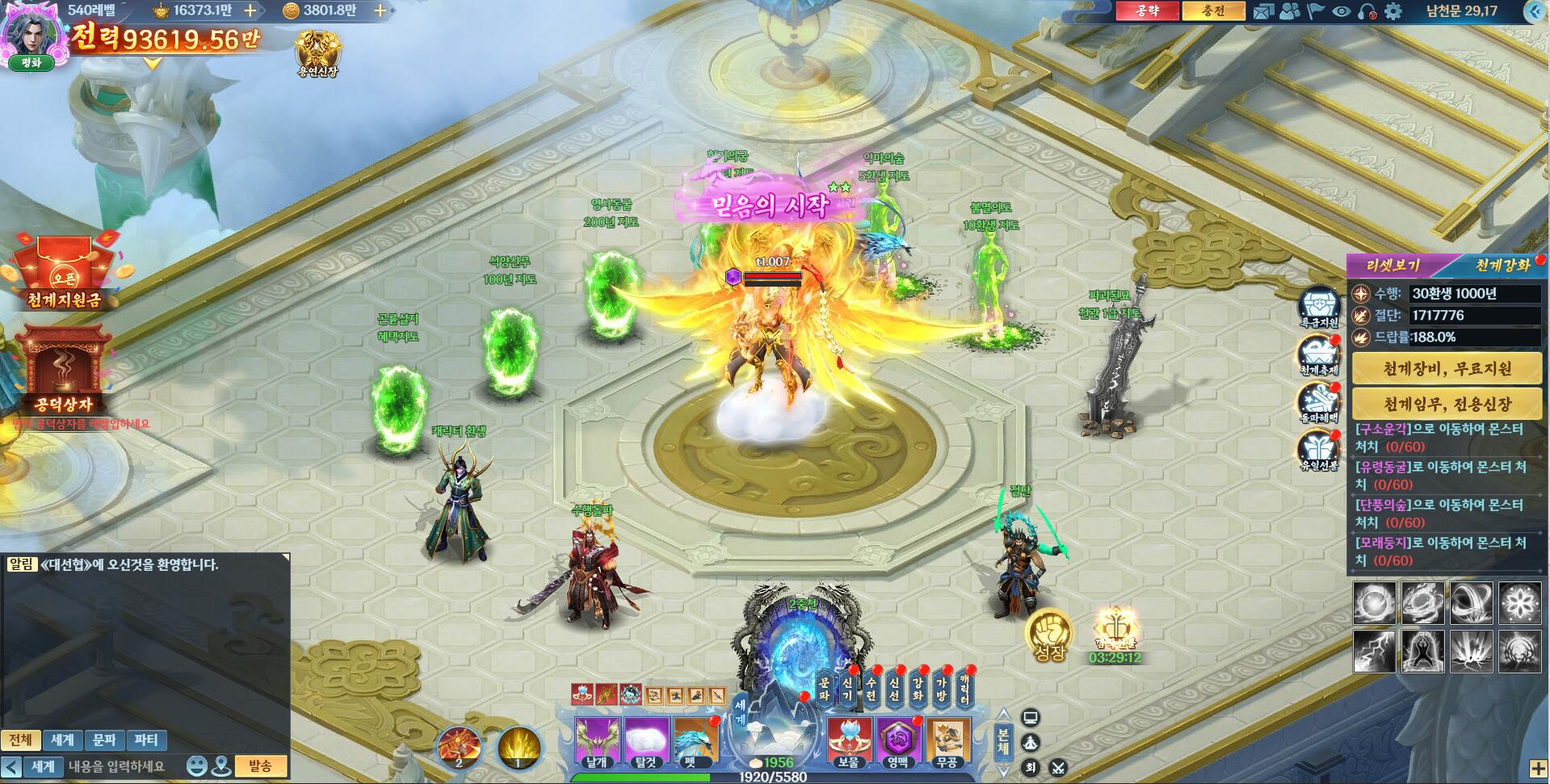The height and width of the screenshot is (784, 1550).
Task: Click the 천계임무, 전용신장 button
Action: click(1447, 404)
